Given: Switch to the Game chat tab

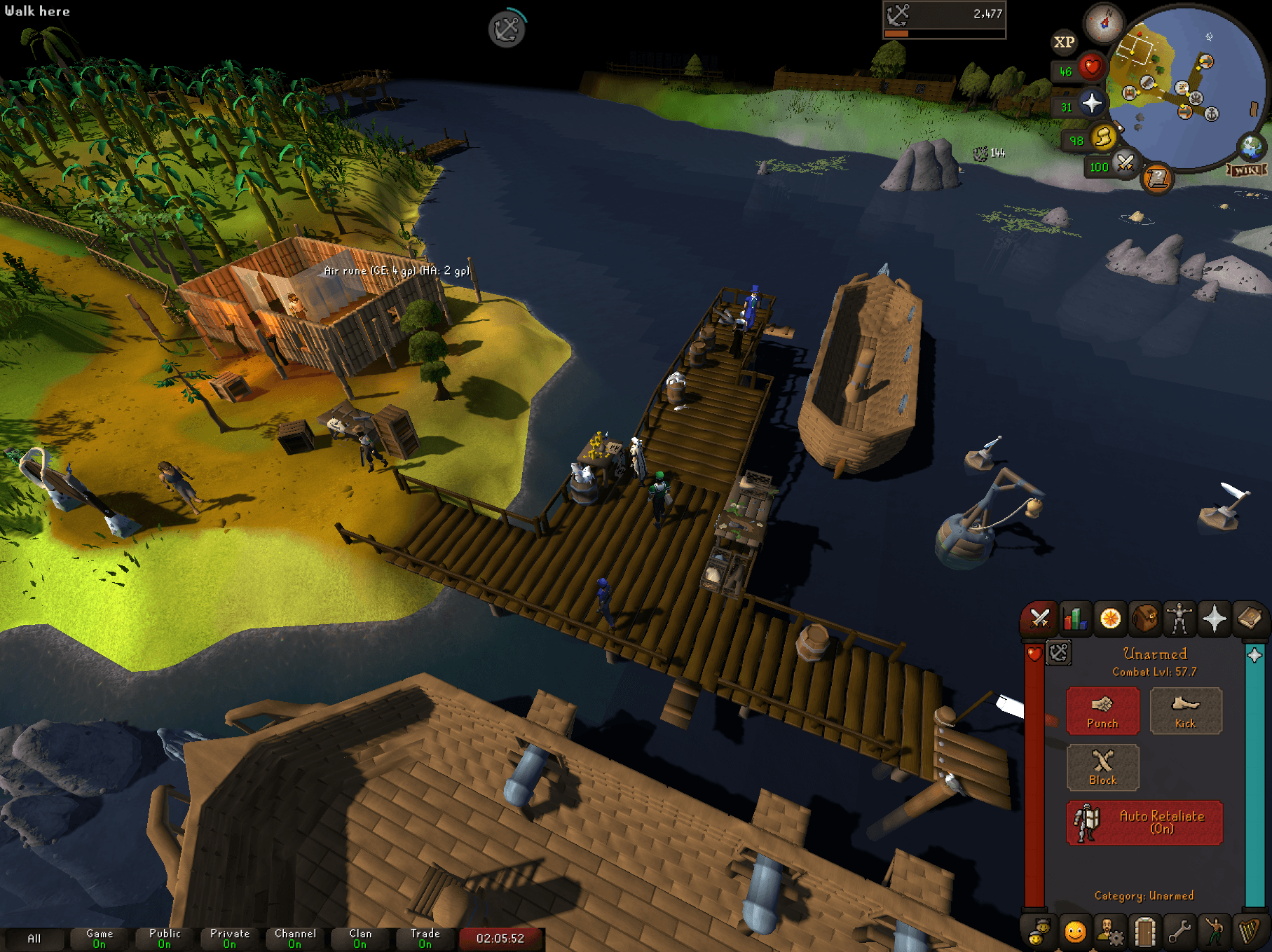Looking at the screenshot, I should 98,939.
